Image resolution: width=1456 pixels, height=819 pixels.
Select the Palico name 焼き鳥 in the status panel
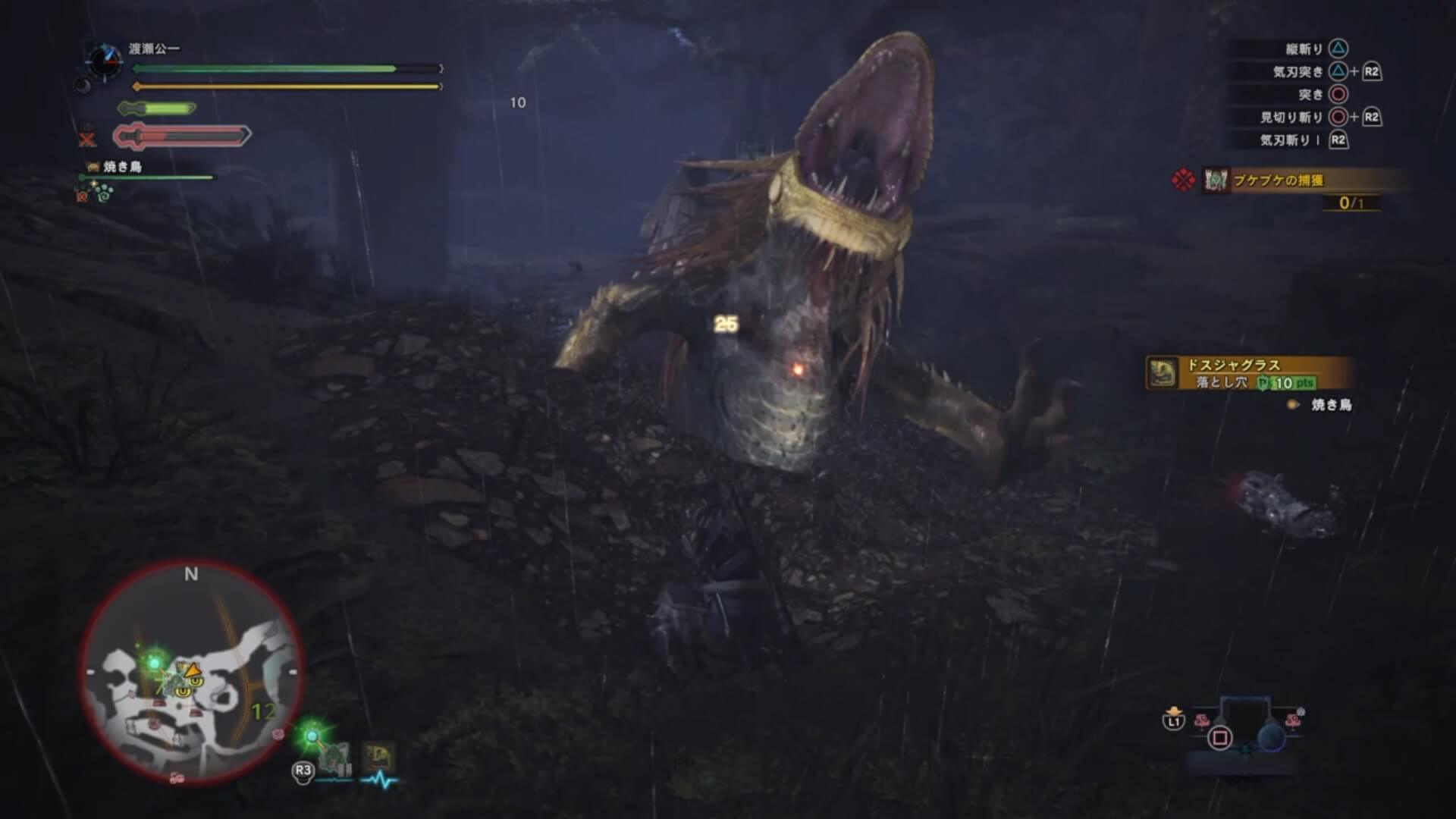coord(122,167)
